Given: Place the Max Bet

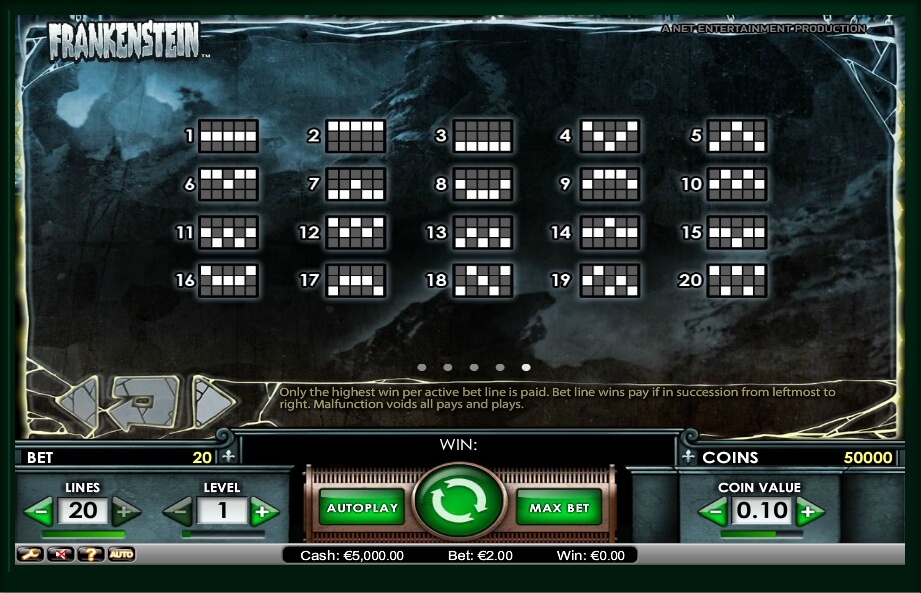Looking at the screenshot, I should pyautogui.click(x=559, y=508).
